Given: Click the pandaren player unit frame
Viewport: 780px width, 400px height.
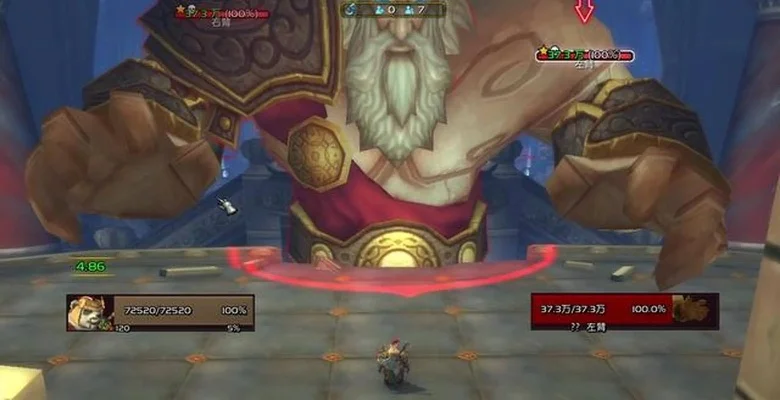Looking at the screenshot, I should click(160, 312).
